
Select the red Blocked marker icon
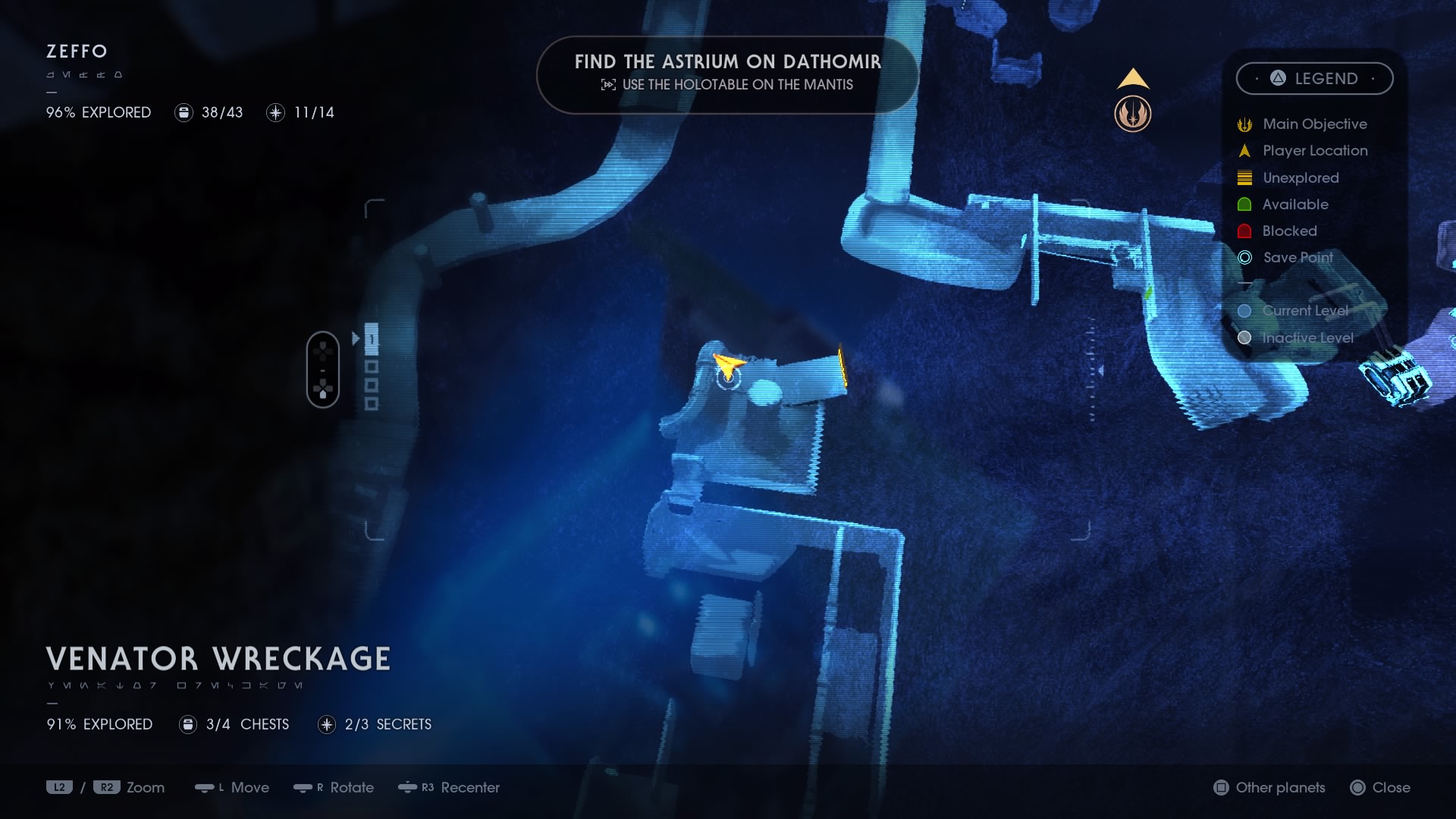pos(1244,231)
